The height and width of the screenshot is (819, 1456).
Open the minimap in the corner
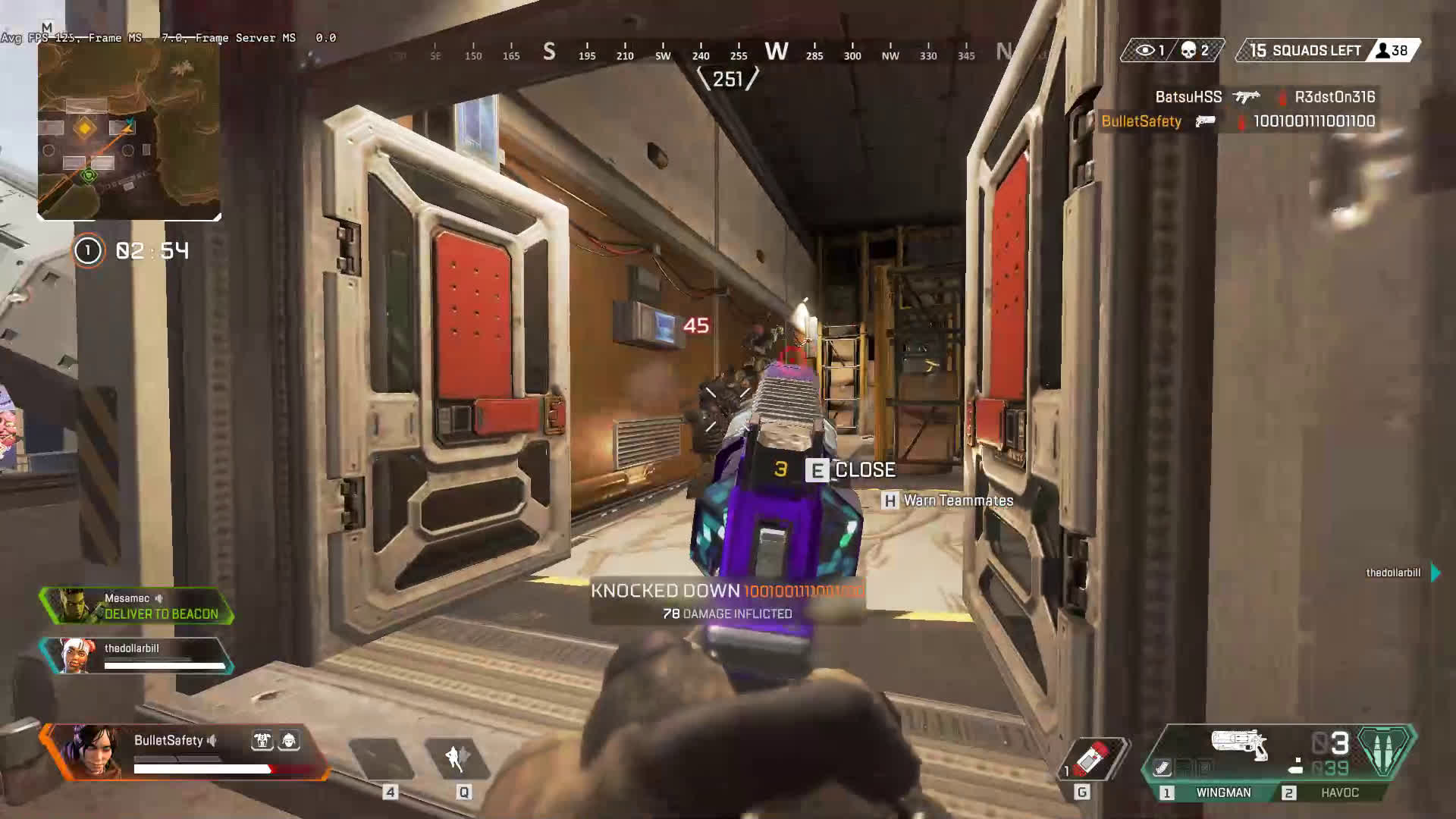click(x=129, y=129)
